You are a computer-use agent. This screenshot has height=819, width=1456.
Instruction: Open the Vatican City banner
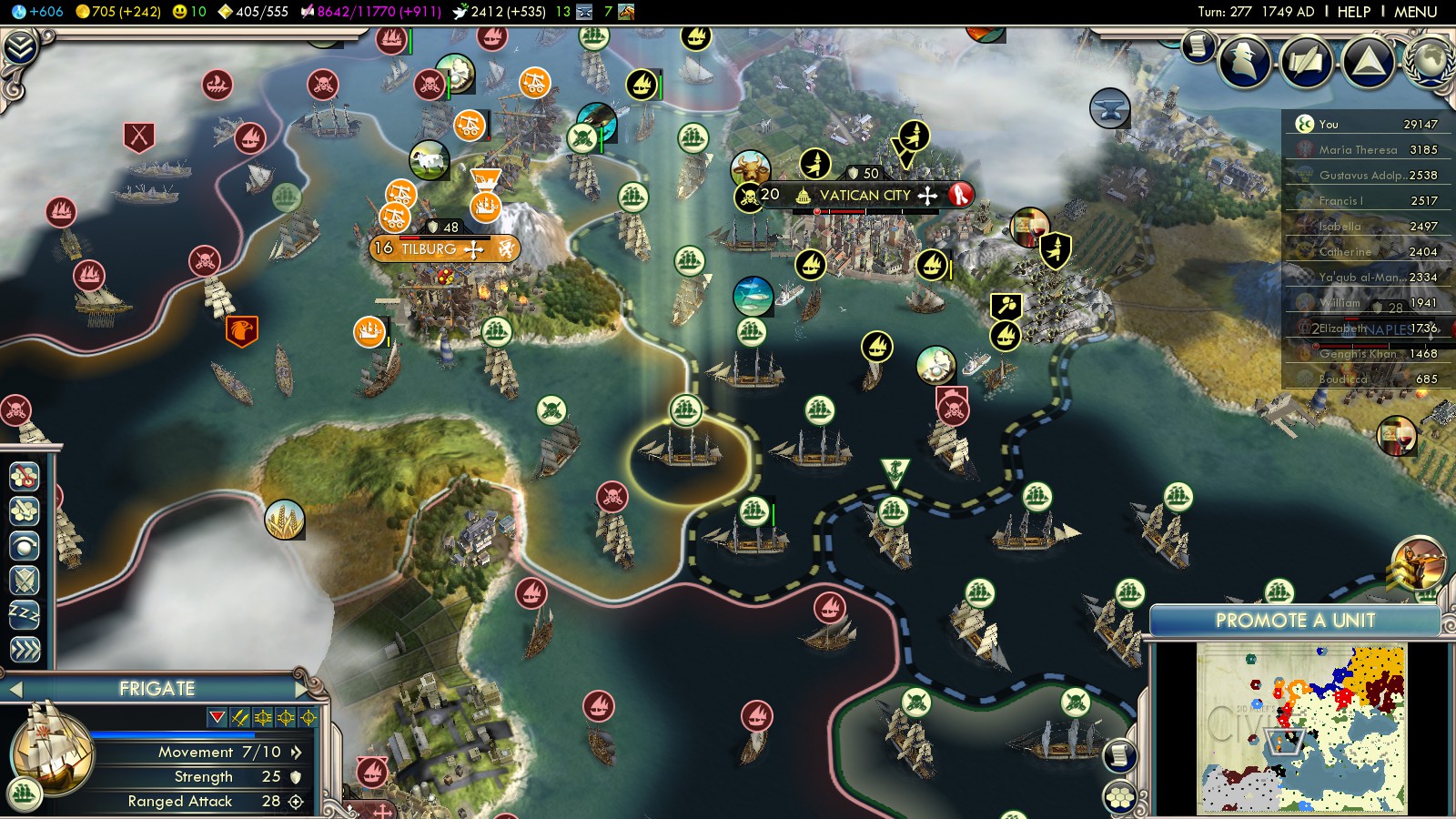(864, 195)
